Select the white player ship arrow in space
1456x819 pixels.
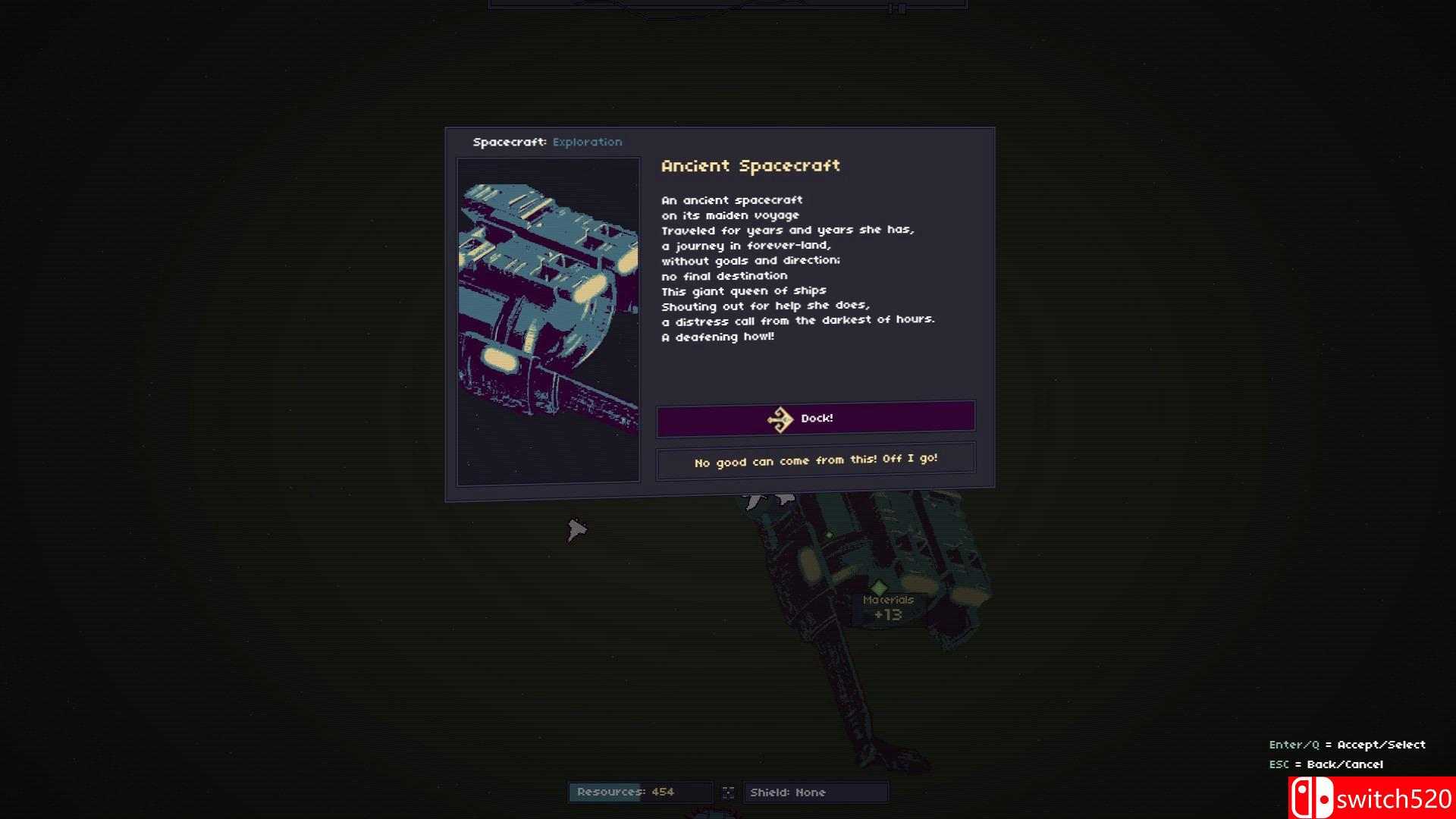tap(576, 529)
